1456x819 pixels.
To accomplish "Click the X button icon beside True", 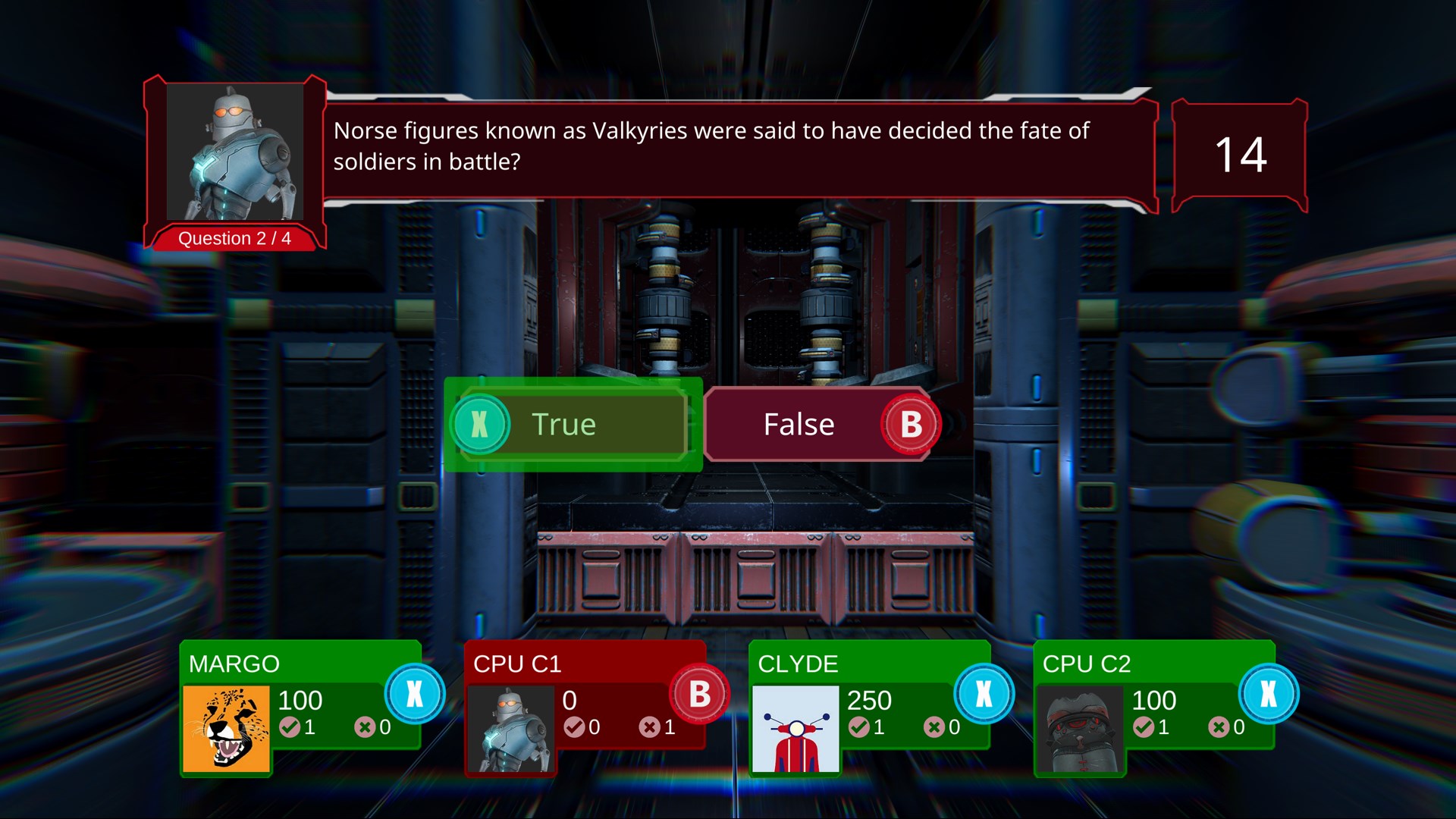I will tap(479, 424).
